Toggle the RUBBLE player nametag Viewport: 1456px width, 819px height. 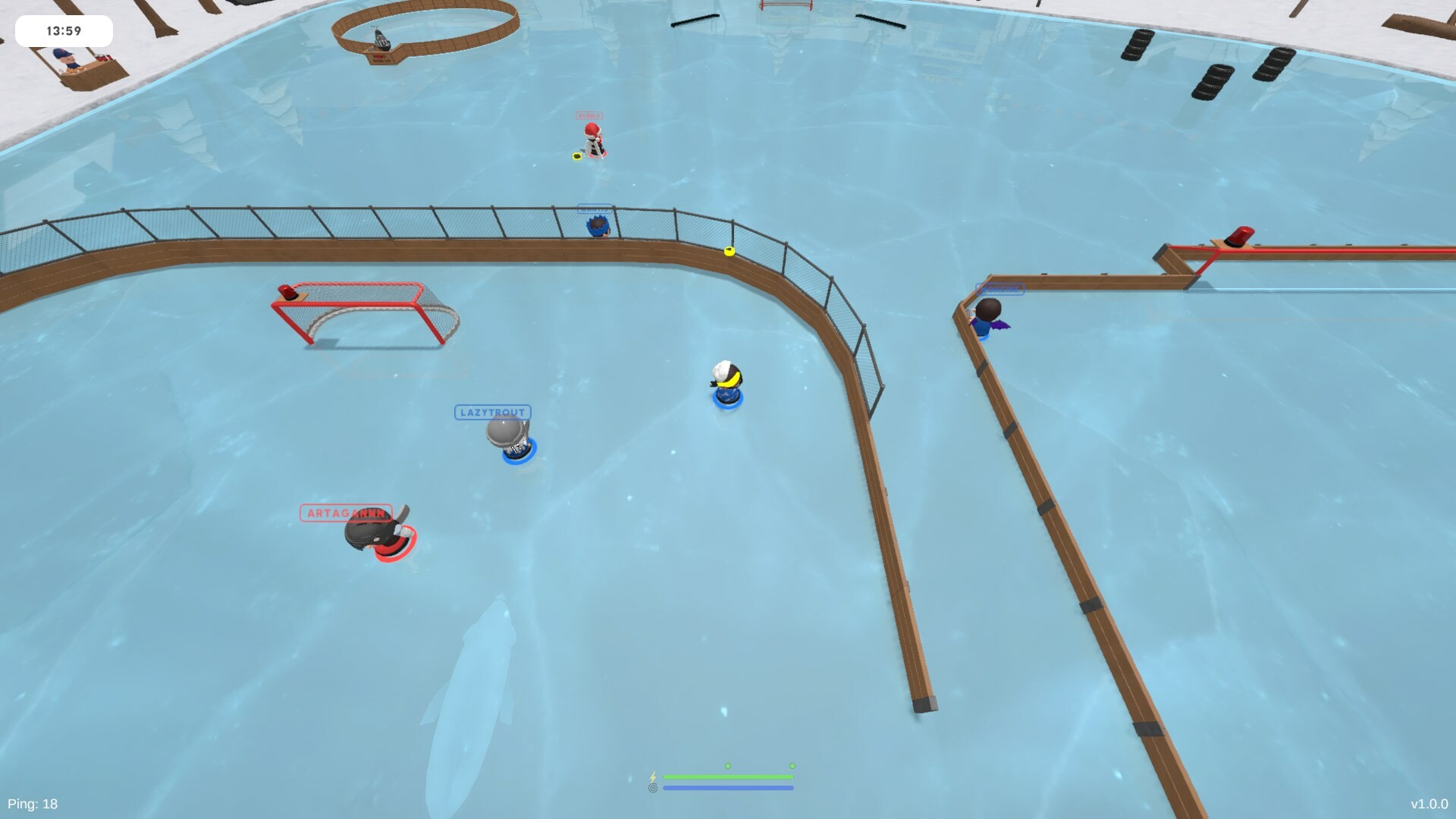tap(589, 115)
